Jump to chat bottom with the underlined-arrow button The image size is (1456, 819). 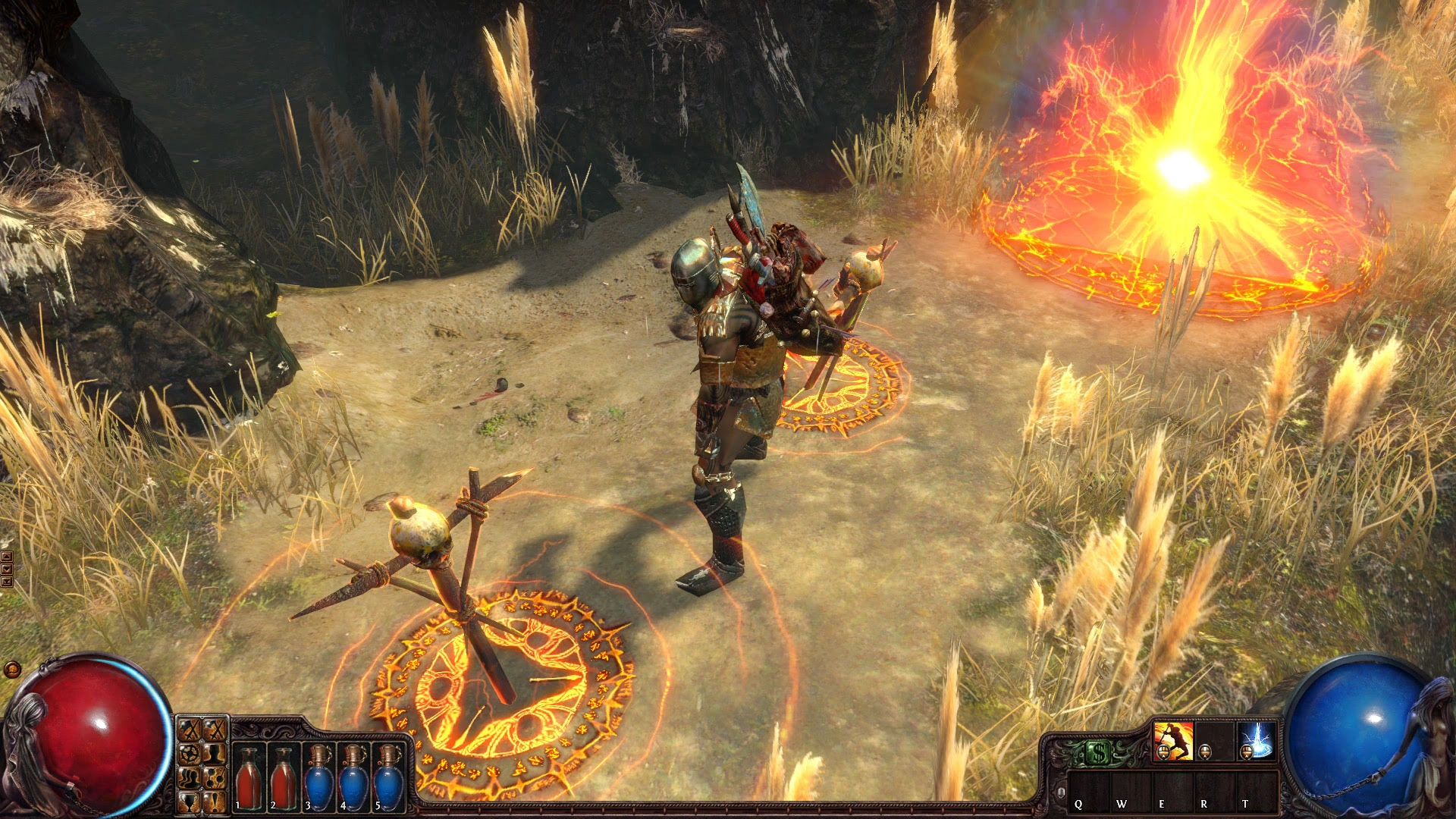click(x=7, y=582)
